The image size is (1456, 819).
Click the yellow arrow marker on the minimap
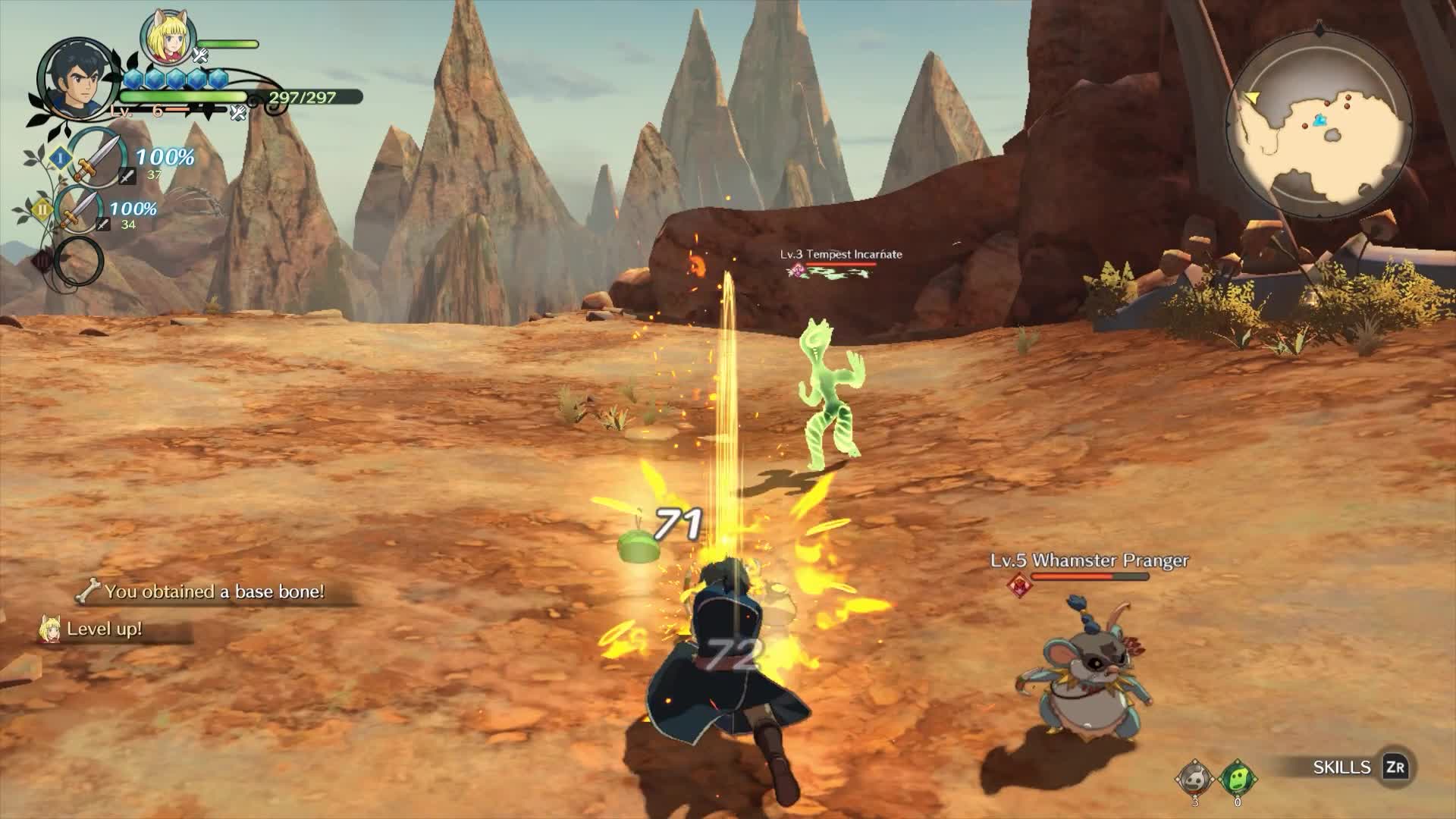pos(1251,98)
